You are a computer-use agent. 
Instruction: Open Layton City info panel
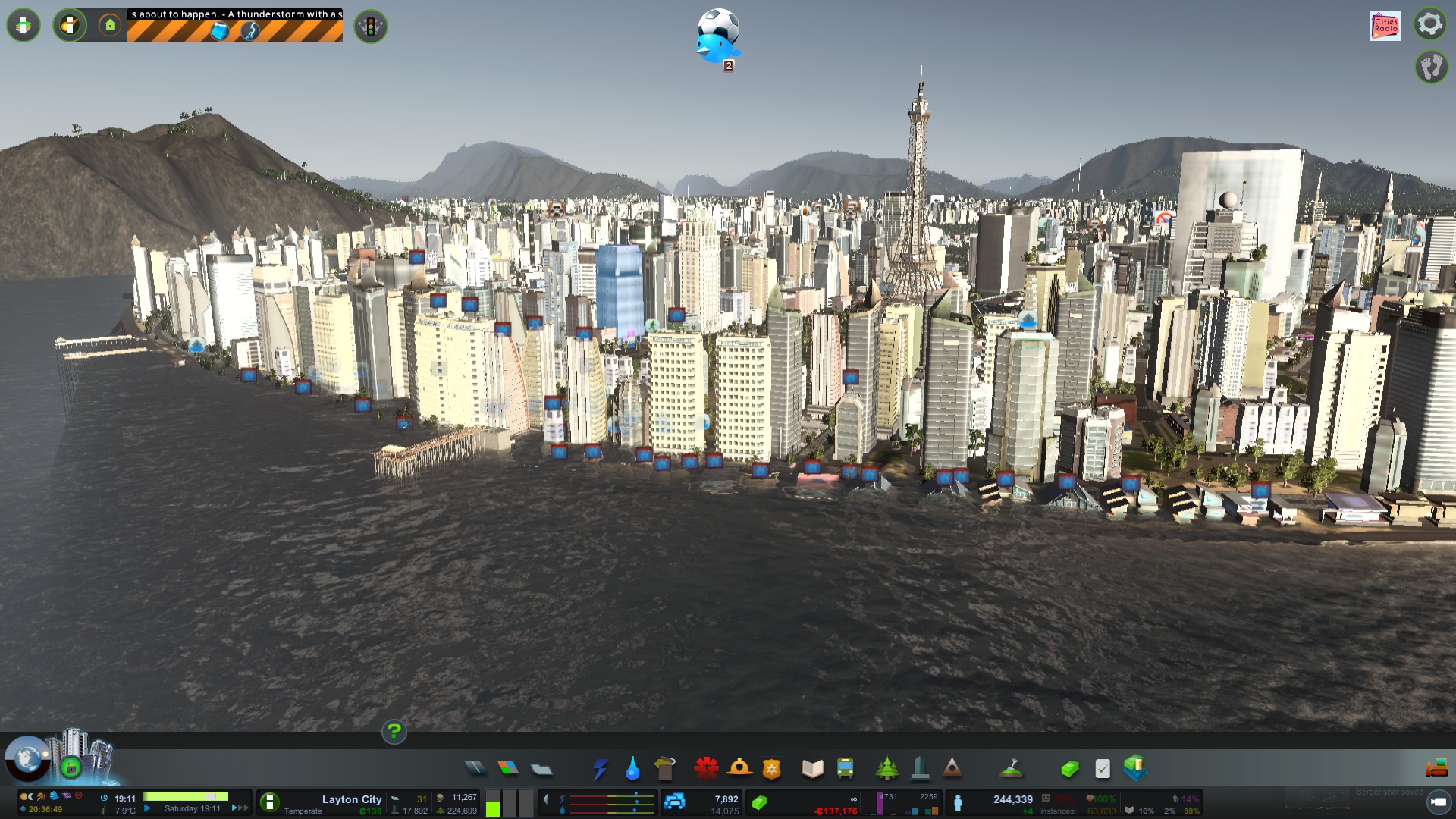351,799
